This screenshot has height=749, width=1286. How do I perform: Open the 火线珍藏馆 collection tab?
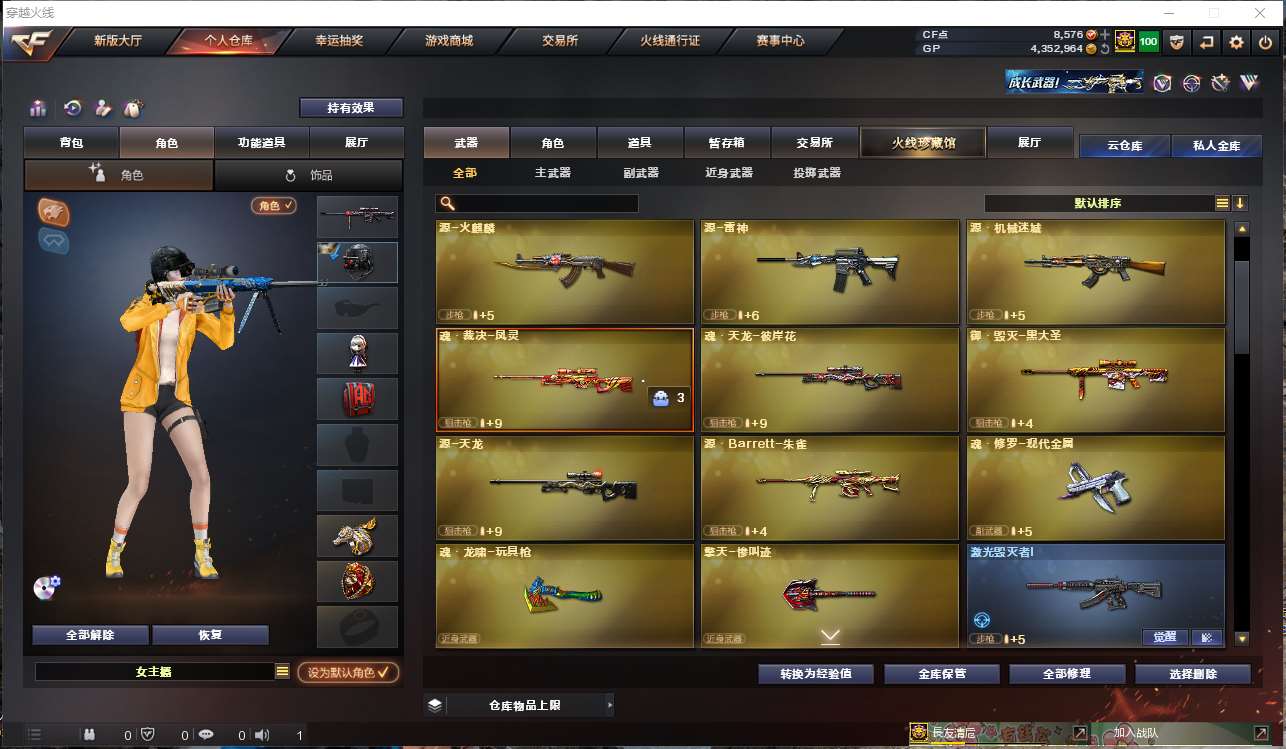point(923,143)
